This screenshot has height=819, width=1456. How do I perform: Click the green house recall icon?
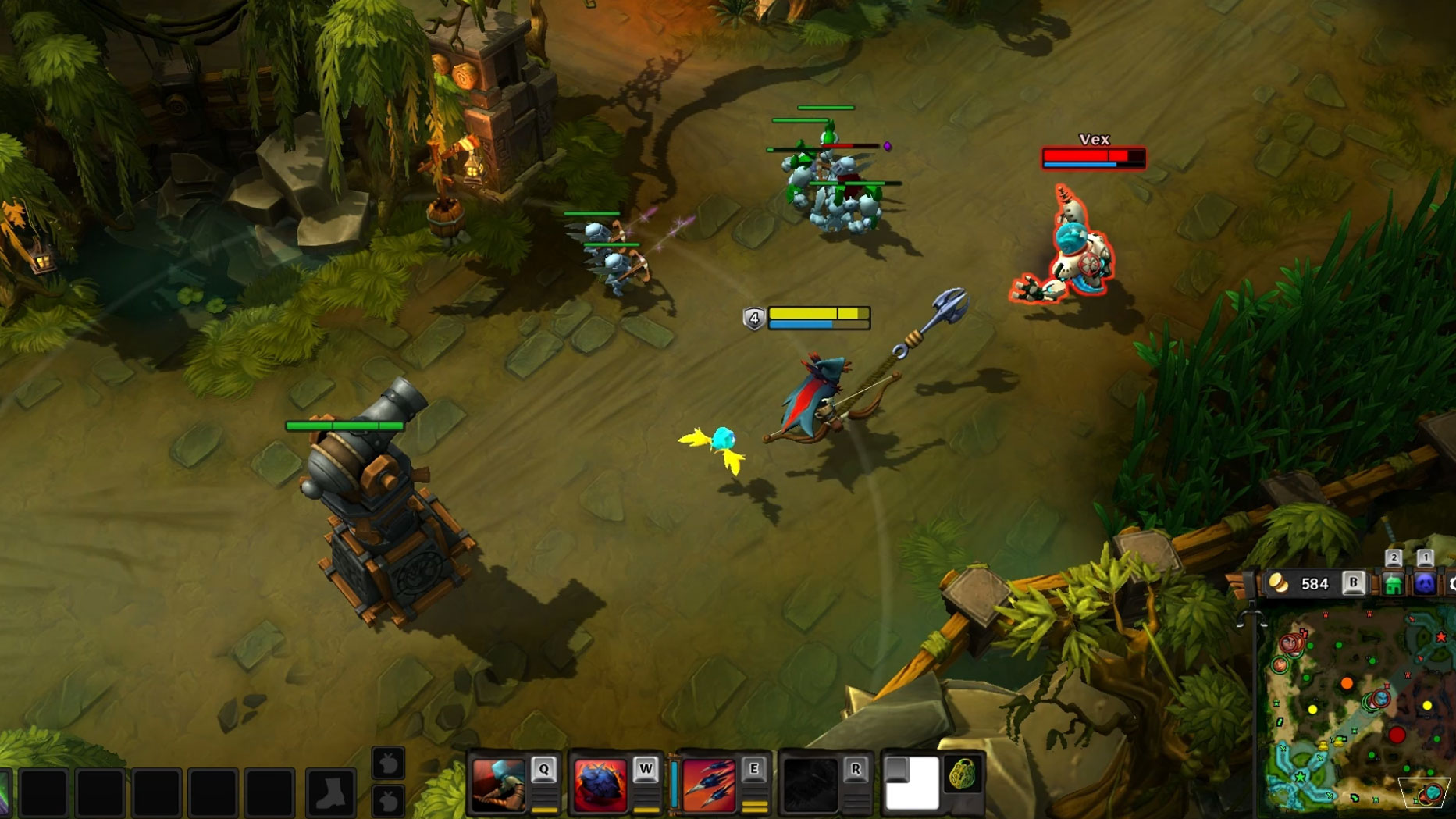pyautogui.click(x=1393, y=584)
